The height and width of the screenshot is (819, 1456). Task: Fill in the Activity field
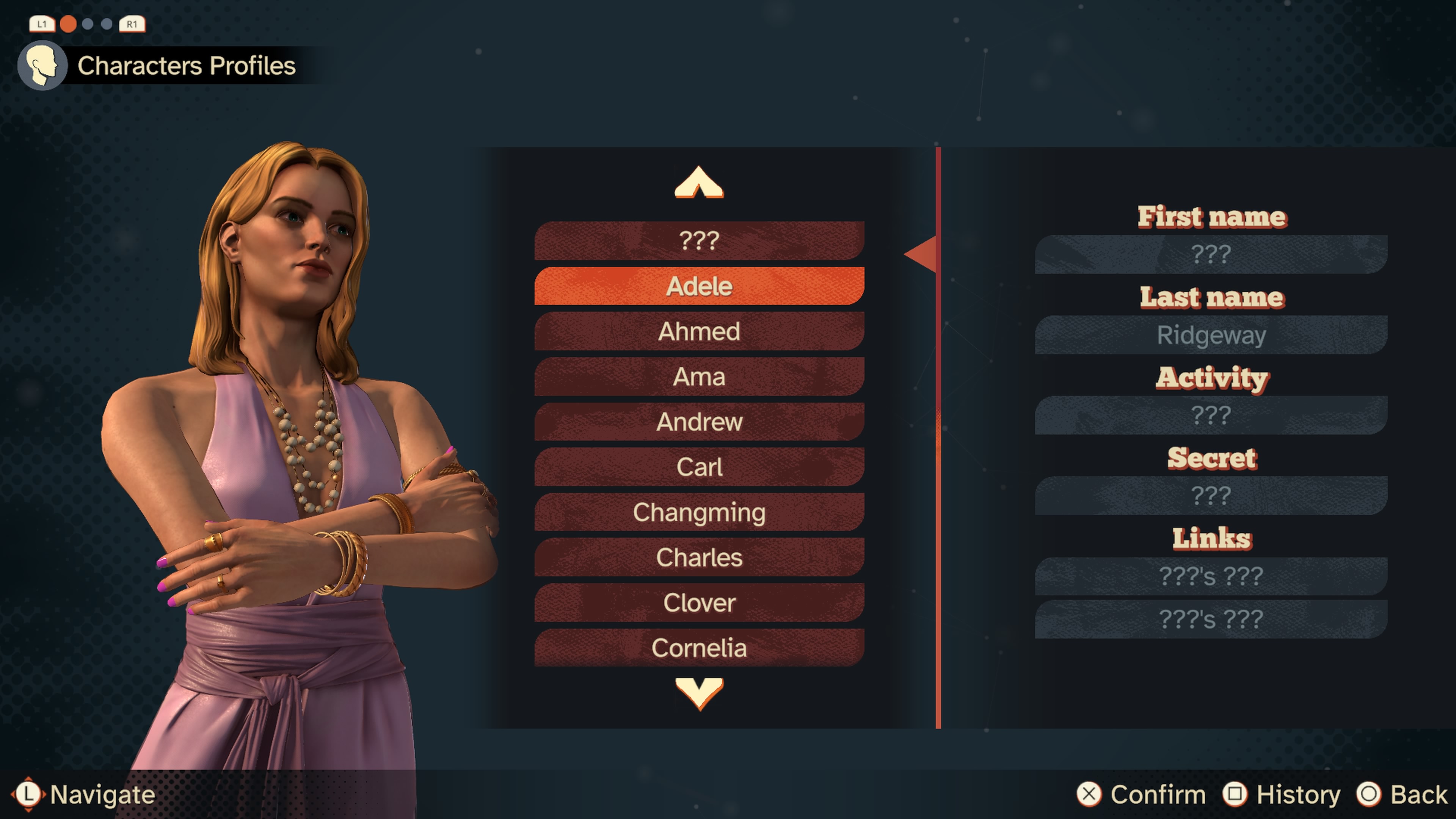[x=1211, y=416]
